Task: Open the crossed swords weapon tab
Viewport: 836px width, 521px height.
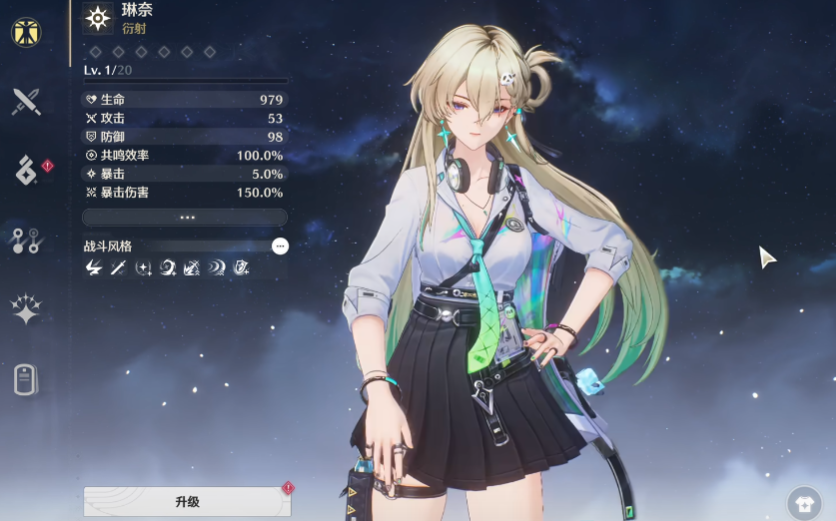Action: (x=26, y=101)
